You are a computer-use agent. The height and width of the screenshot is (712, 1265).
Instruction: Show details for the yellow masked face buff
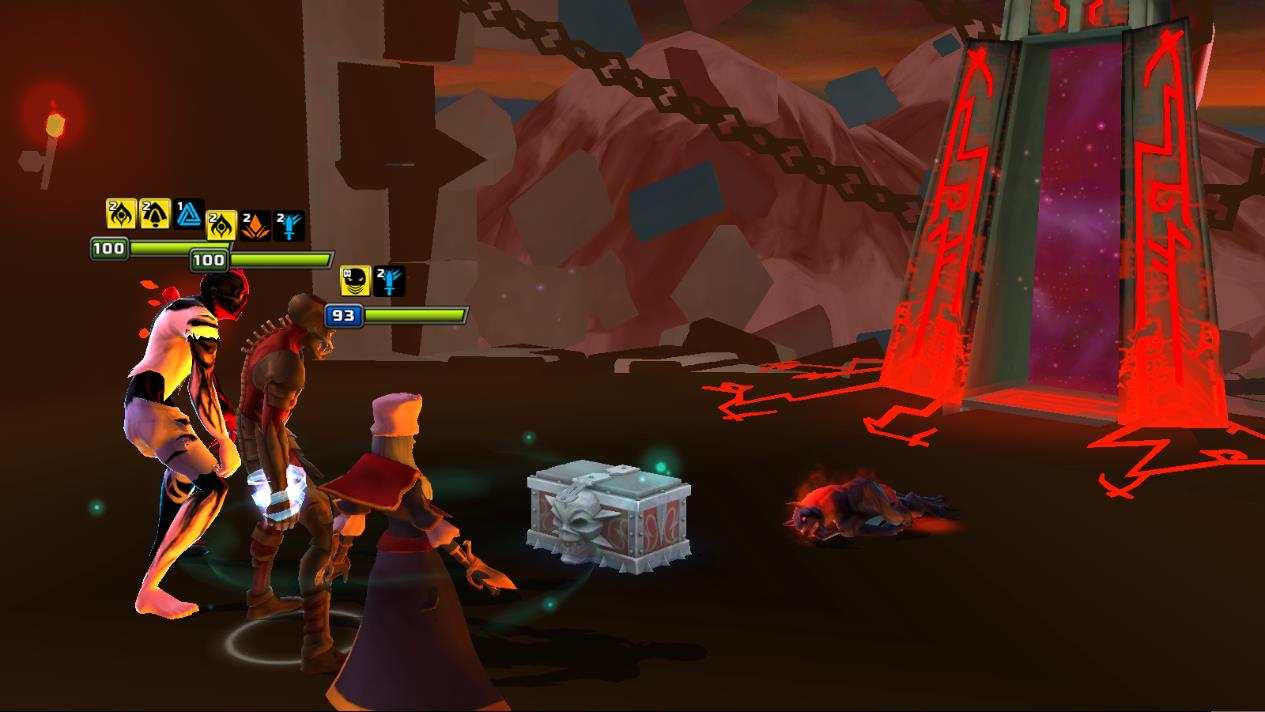click(355, 281)
